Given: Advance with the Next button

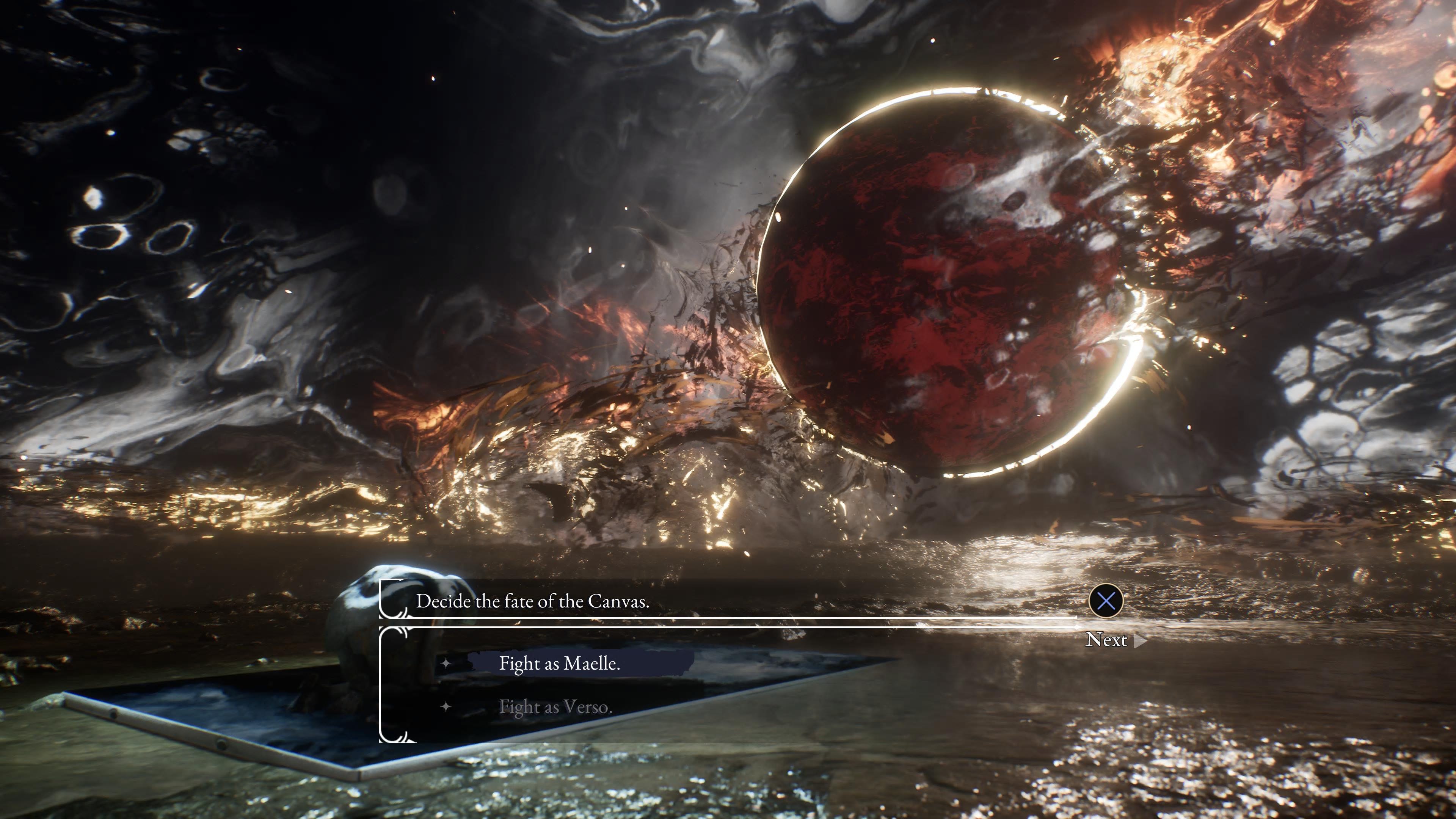Looking at the screenshot, I should (x=1107, y=640).
